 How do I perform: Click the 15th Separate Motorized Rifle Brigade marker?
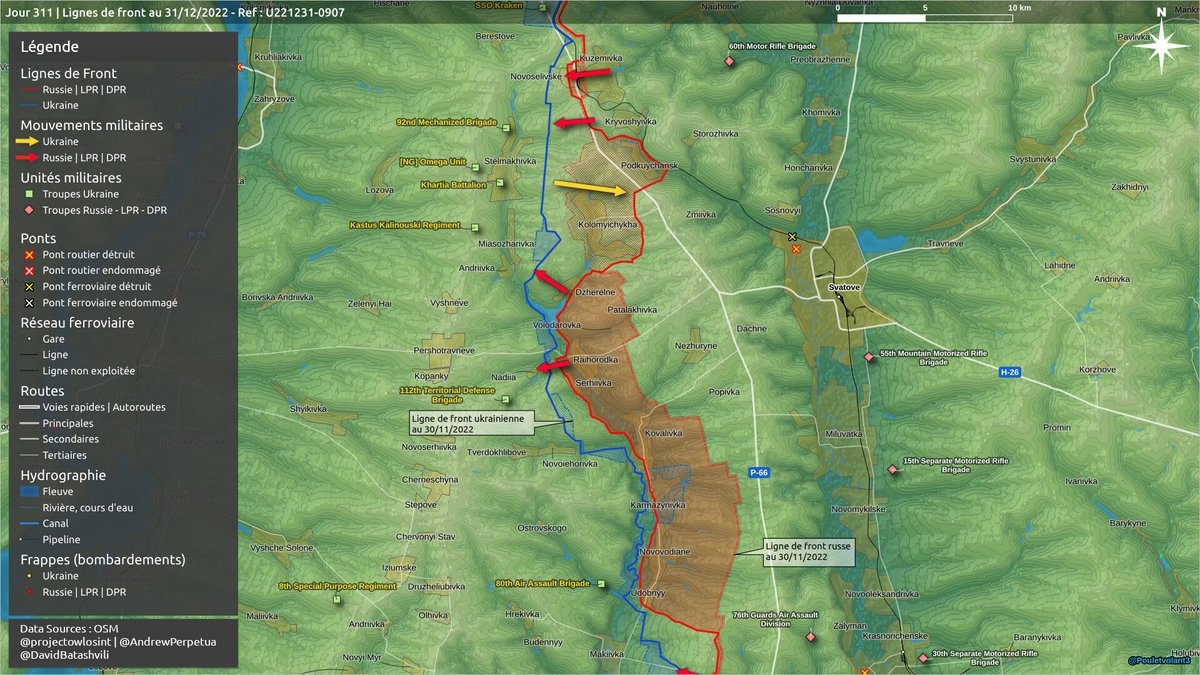[x=893, y=469]
